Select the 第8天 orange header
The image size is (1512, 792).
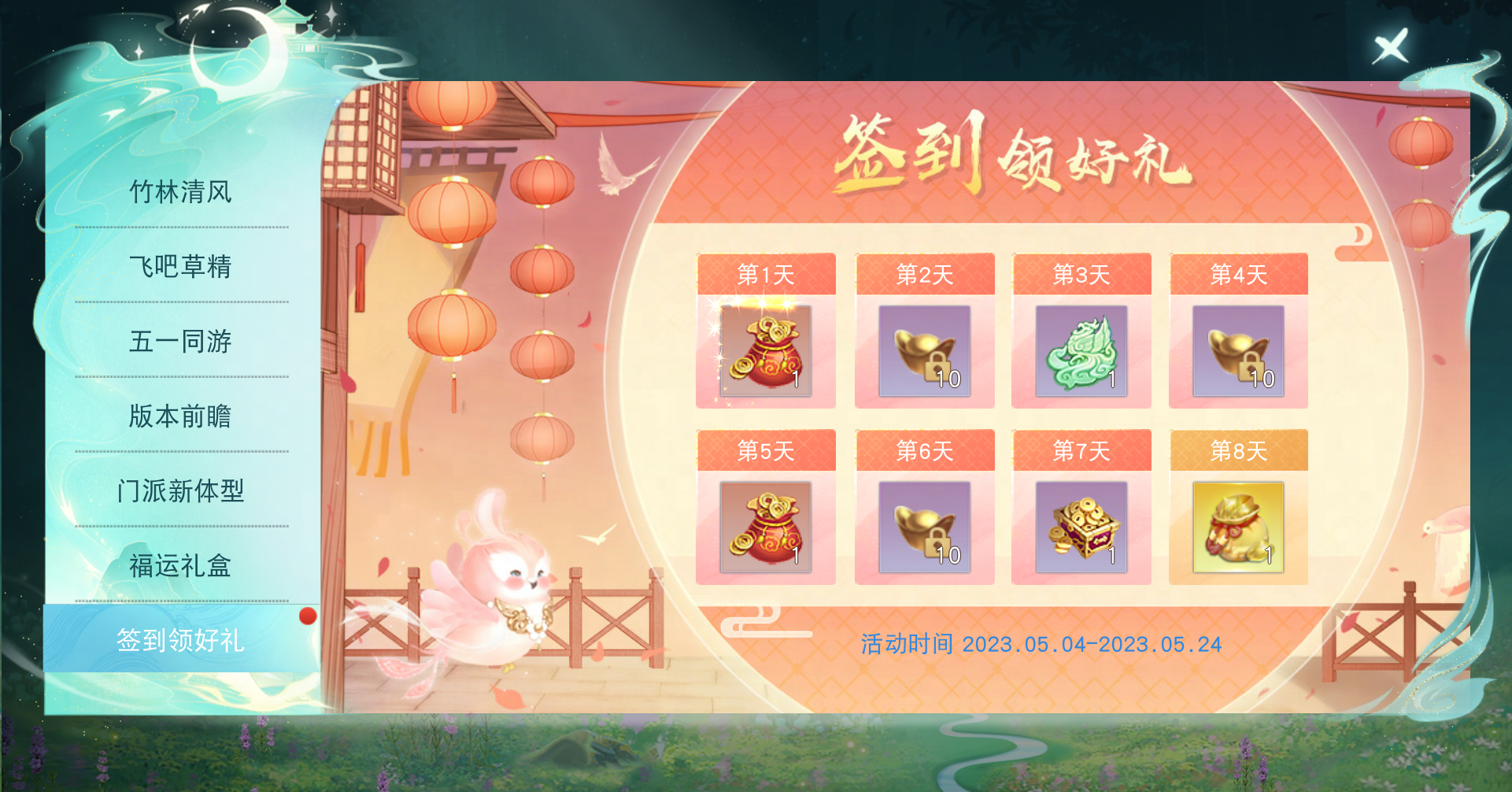point(1237,450)
